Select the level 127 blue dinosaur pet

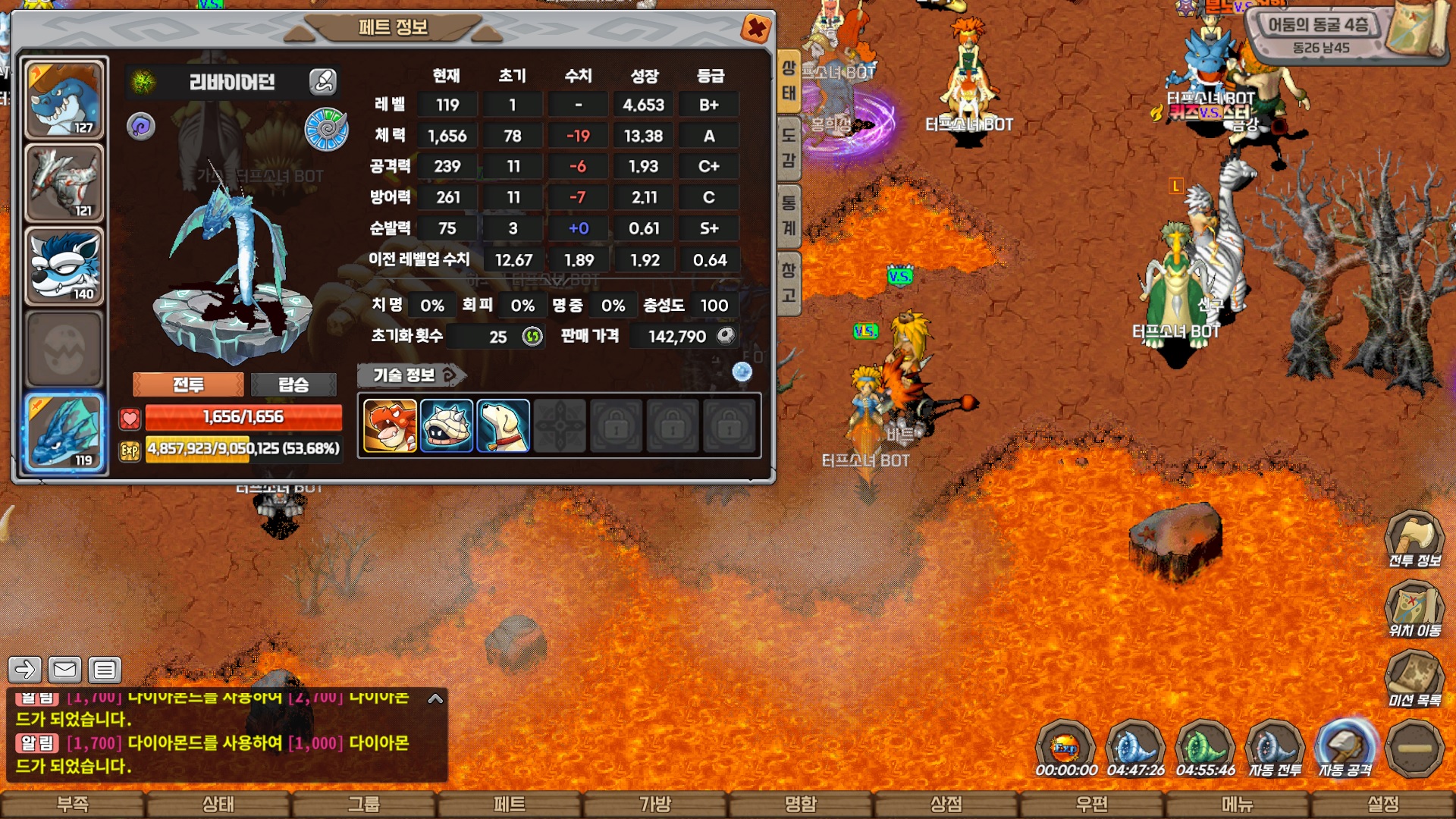[64, 99]
